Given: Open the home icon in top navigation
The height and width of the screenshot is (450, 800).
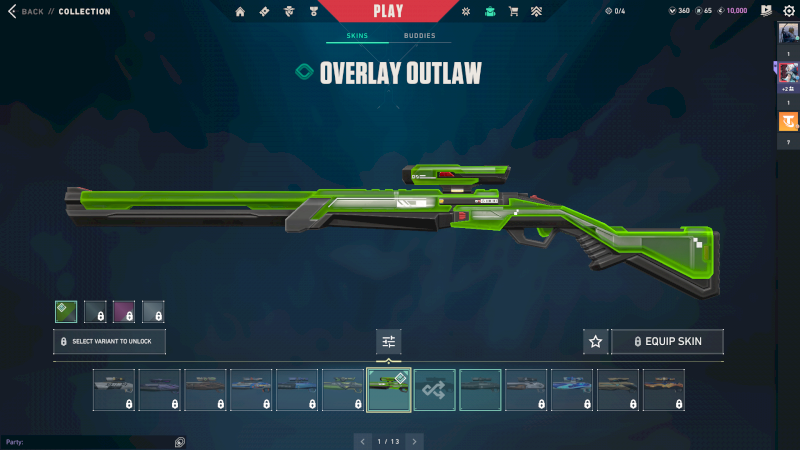Looking at the screenshot, I should tap(240, 12).
